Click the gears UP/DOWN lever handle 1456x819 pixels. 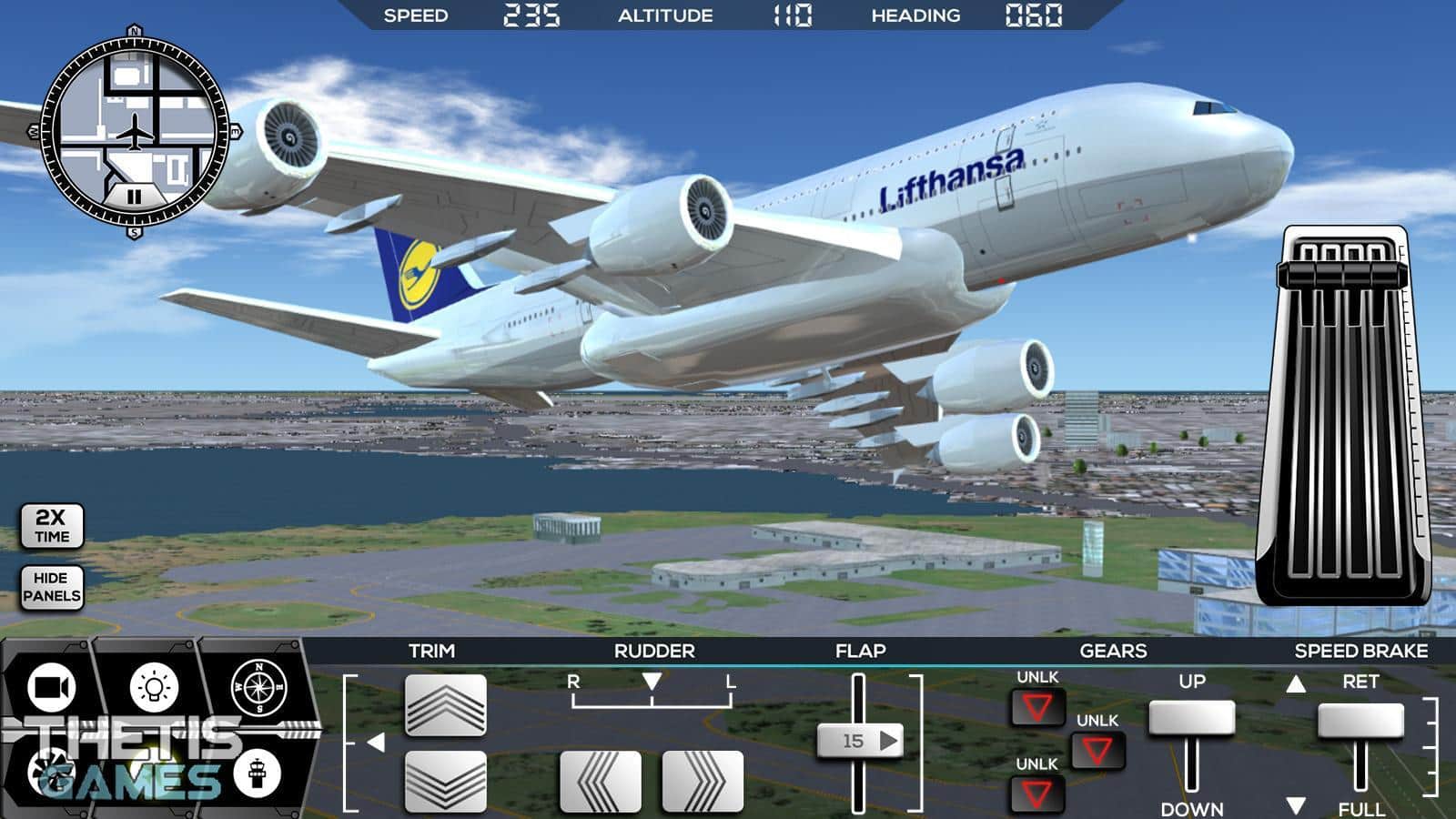(1191, 718)
